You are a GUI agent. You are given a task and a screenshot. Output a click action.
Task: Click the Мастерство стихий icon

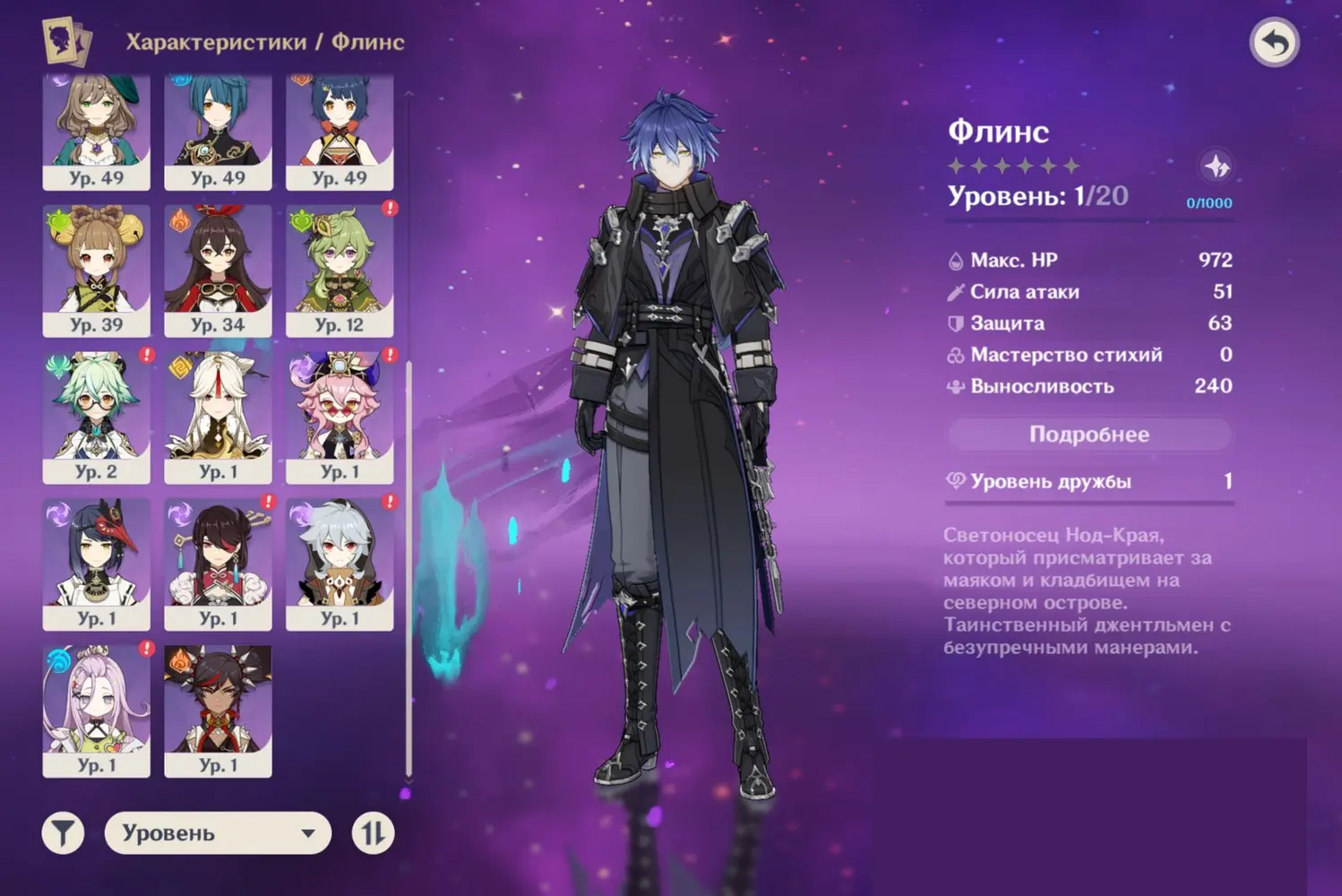coord(958,355)
